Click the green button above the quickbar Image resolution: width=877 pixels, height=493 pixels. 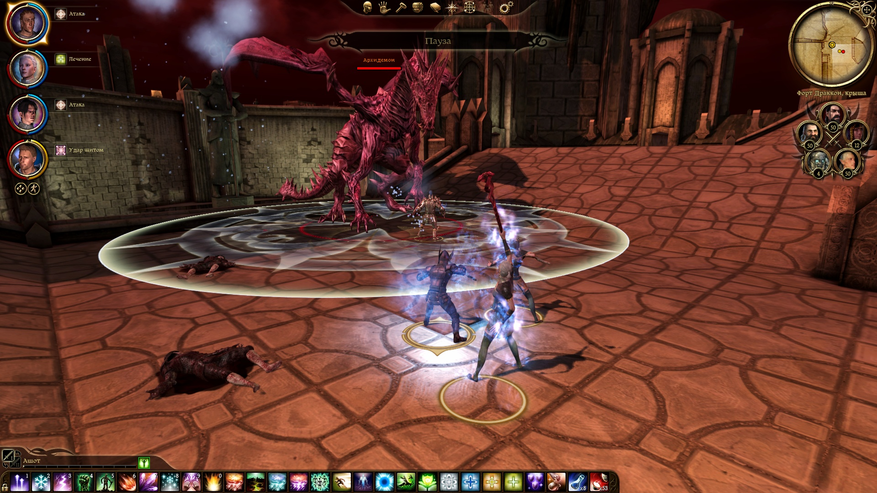[x=143, y=463]
